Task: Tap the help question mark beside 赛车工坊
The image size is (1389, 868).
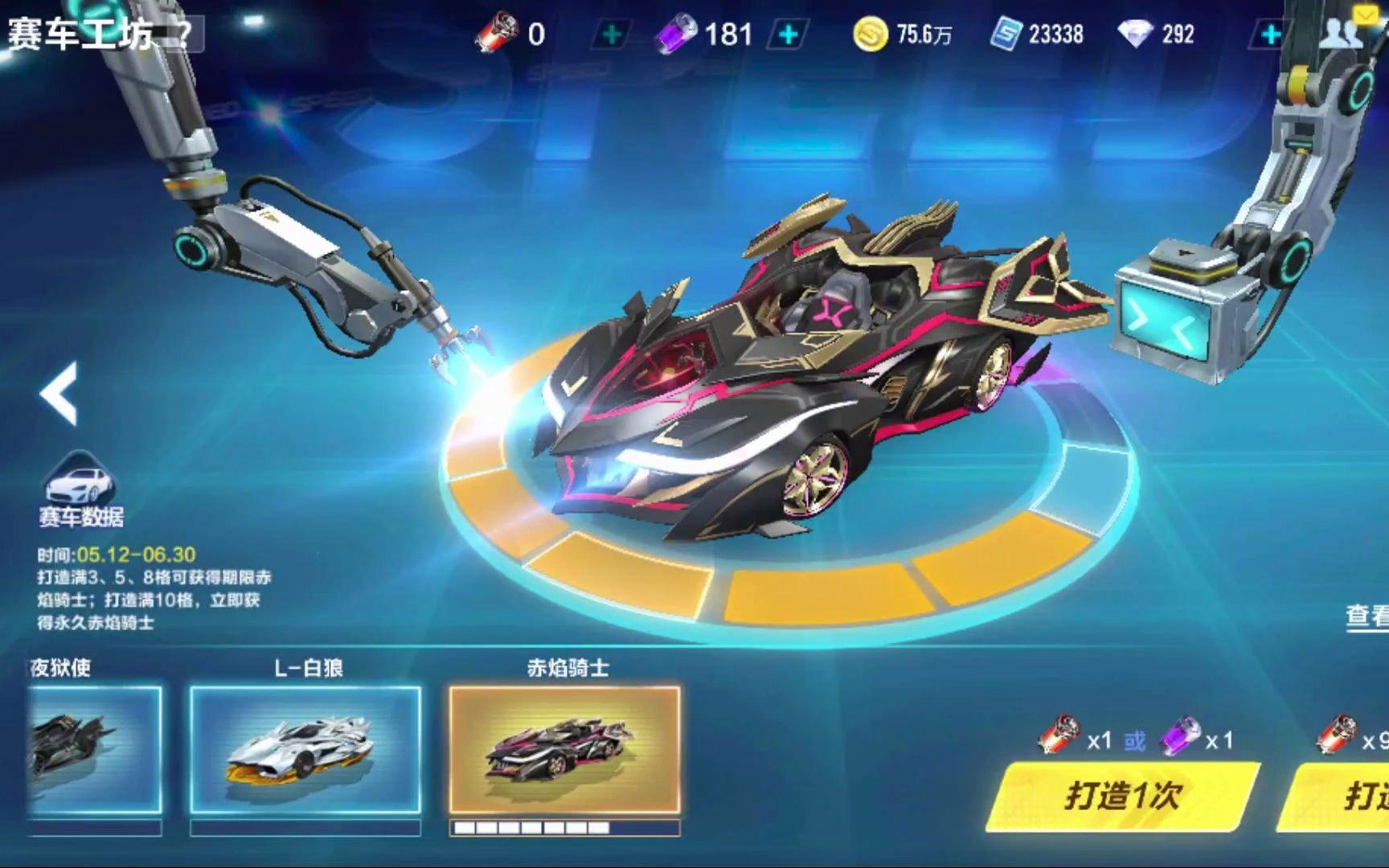Action: pyautogui.click(x=185, y=34)
